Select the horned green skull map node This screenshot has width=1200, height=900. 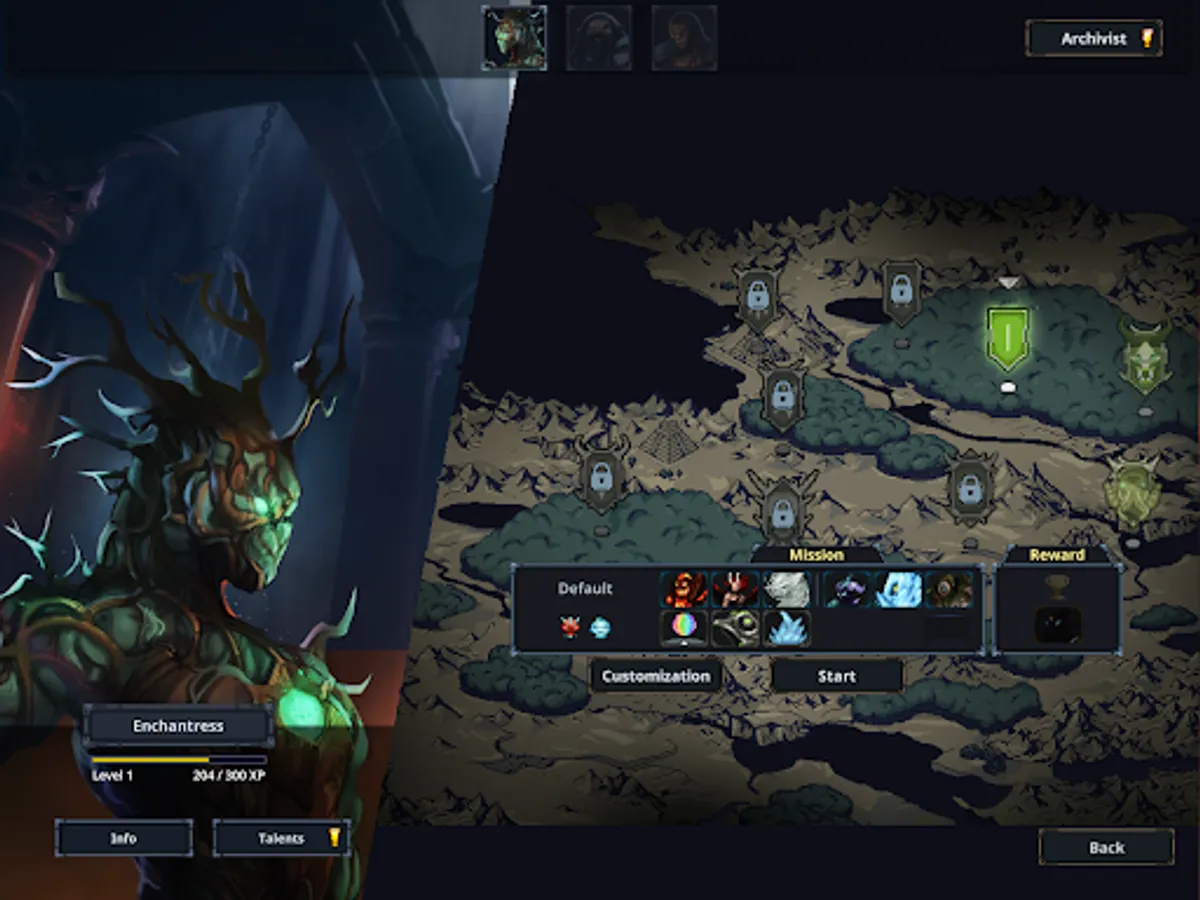(x=1144, y=358)
